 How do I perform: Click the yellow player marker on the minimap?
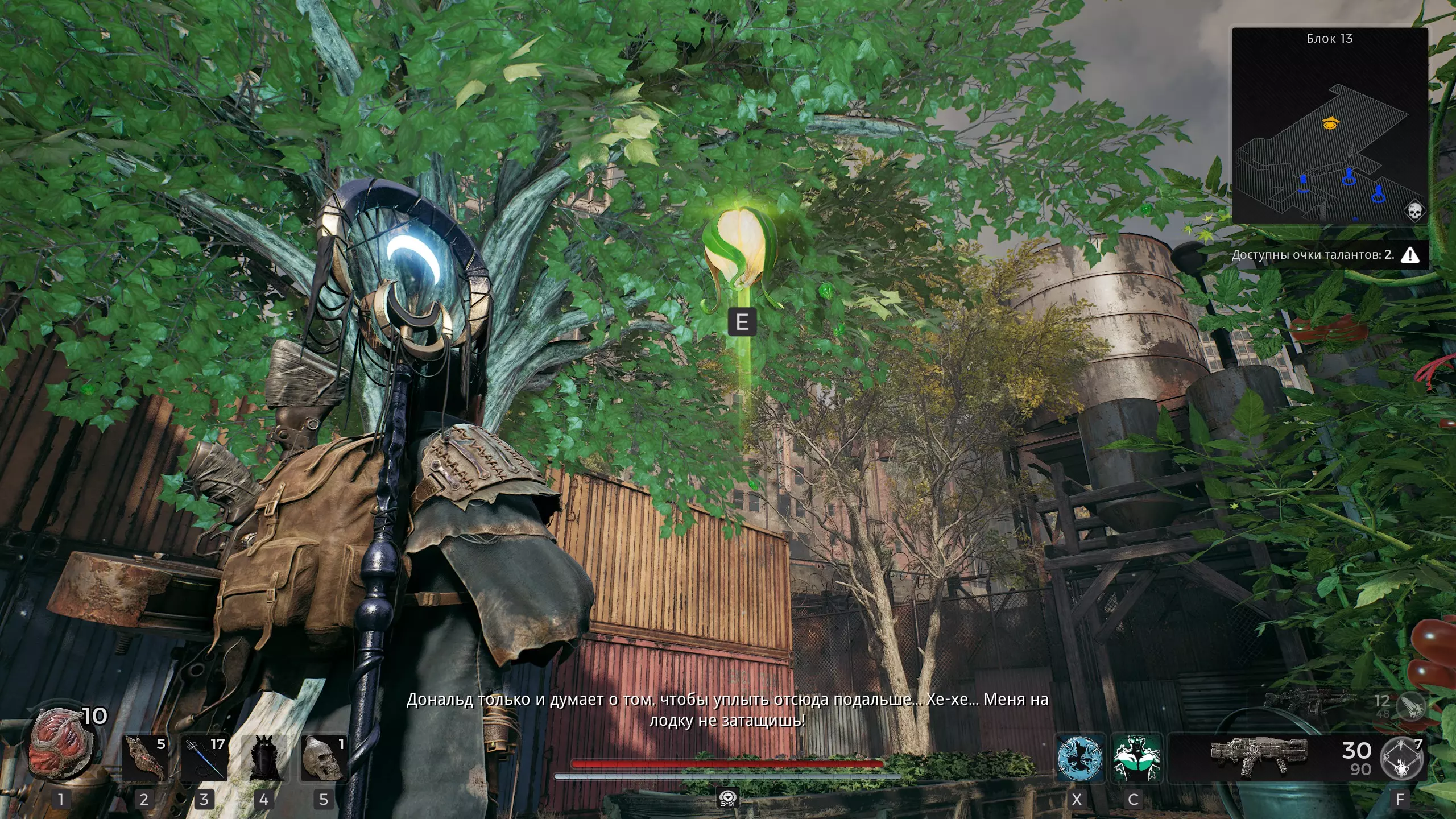click(x=1330, y=123)
